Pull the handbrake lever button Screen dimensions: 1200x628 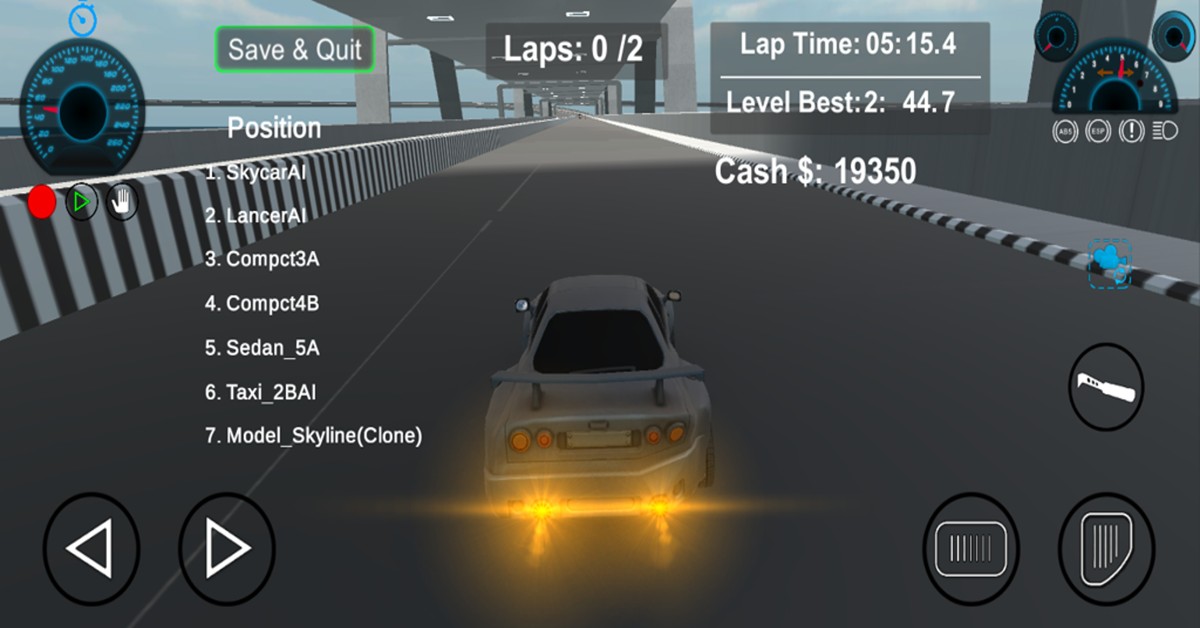tap(1106, 387)
